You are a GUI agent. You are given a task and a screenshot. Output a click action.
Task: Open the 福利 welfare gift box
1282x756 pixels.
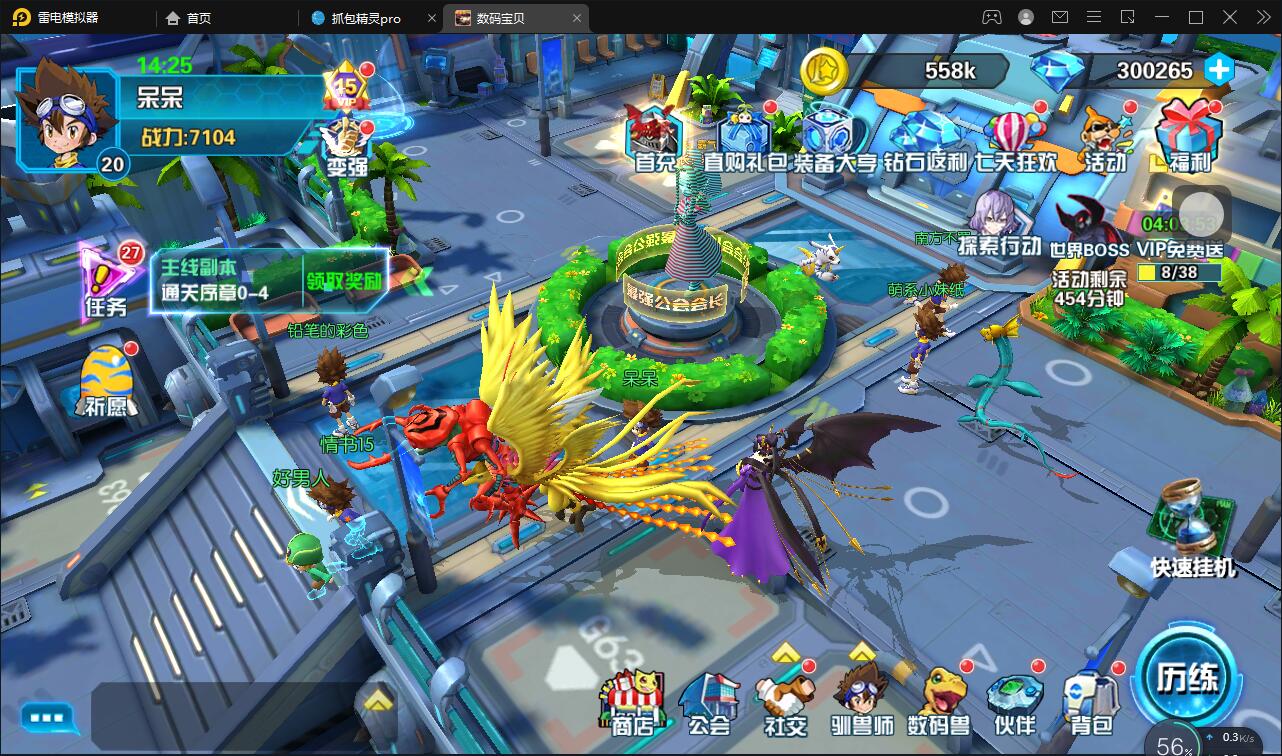(x=1189, y=137)
